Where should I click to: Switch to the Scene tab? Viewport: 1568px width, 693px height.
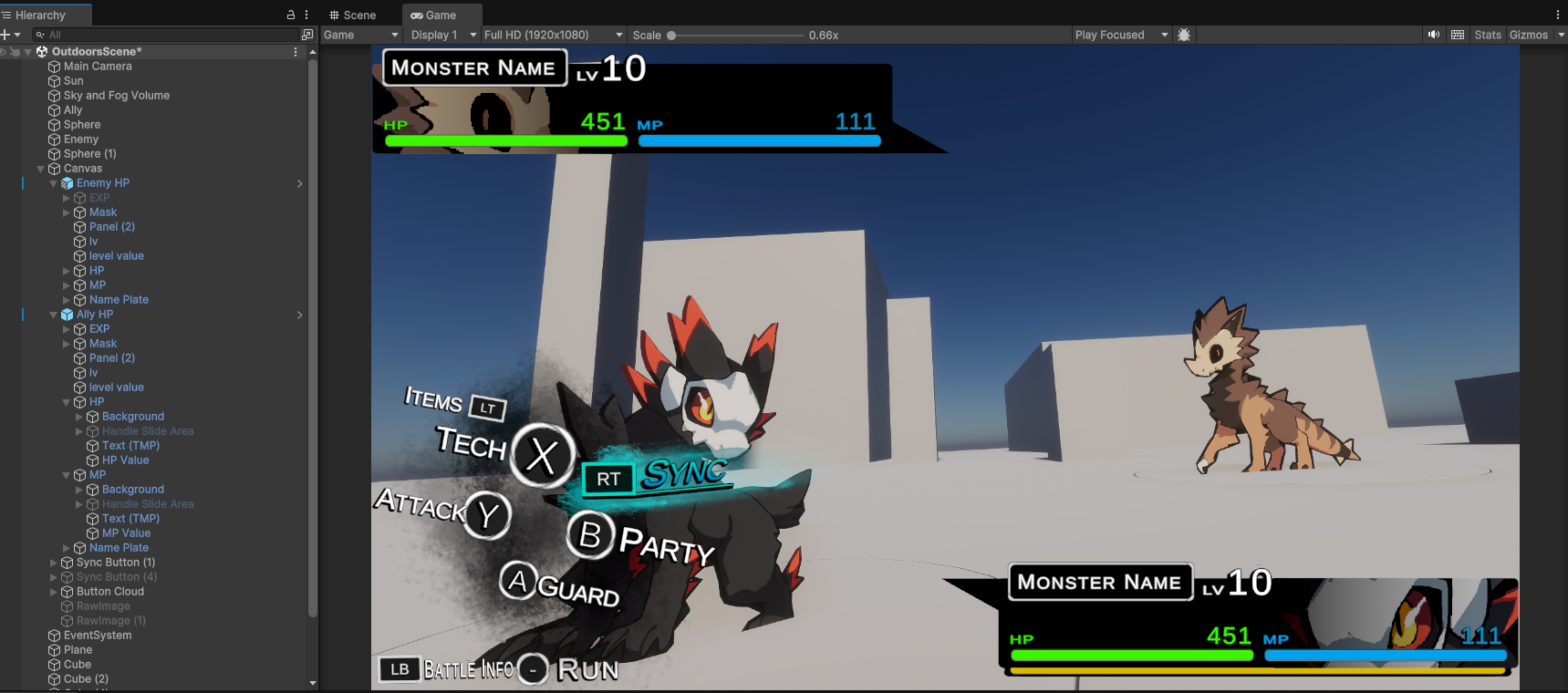[353, 15]
